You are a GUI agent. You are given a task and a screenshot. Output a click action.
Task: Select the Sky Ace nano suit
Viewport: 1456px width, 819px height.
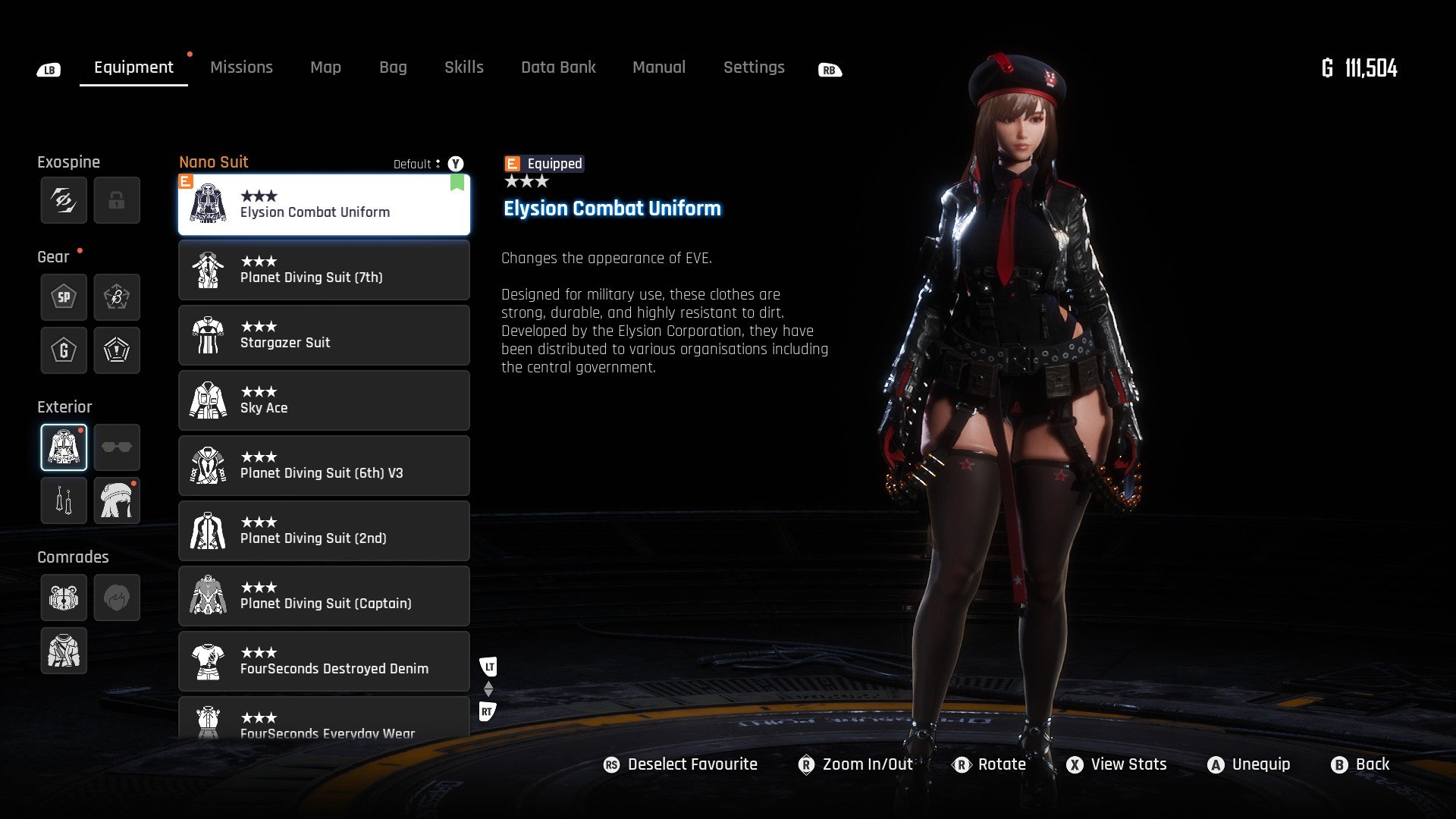pyautogui.click(x=324, y=401)
